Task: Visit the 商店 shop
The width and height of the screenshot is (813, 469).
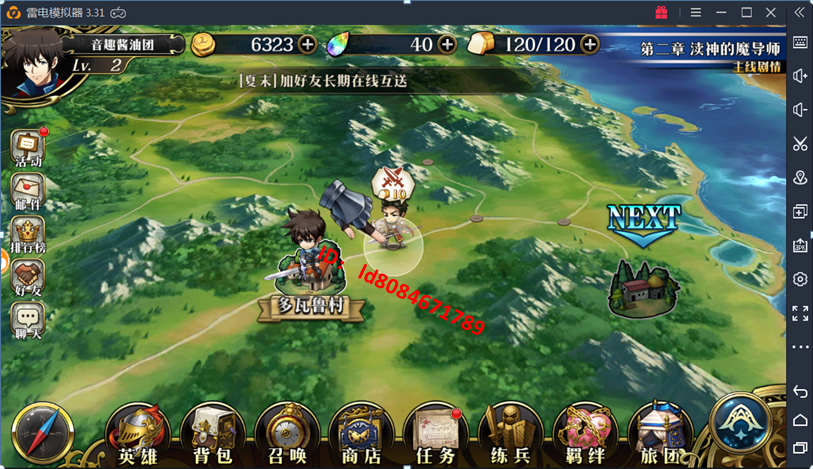Action: tap(361, 434)
